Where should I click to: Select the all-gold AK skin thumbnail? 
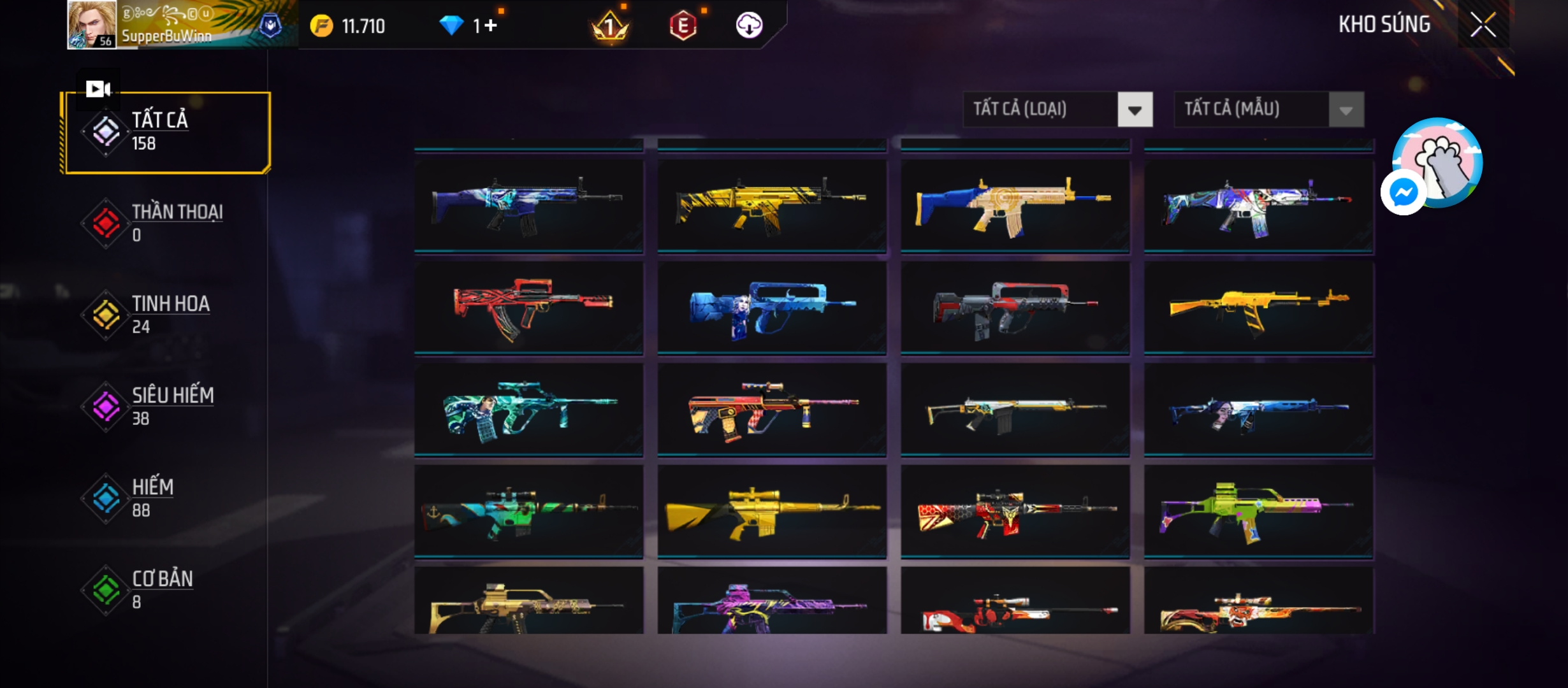(1259, 308)
